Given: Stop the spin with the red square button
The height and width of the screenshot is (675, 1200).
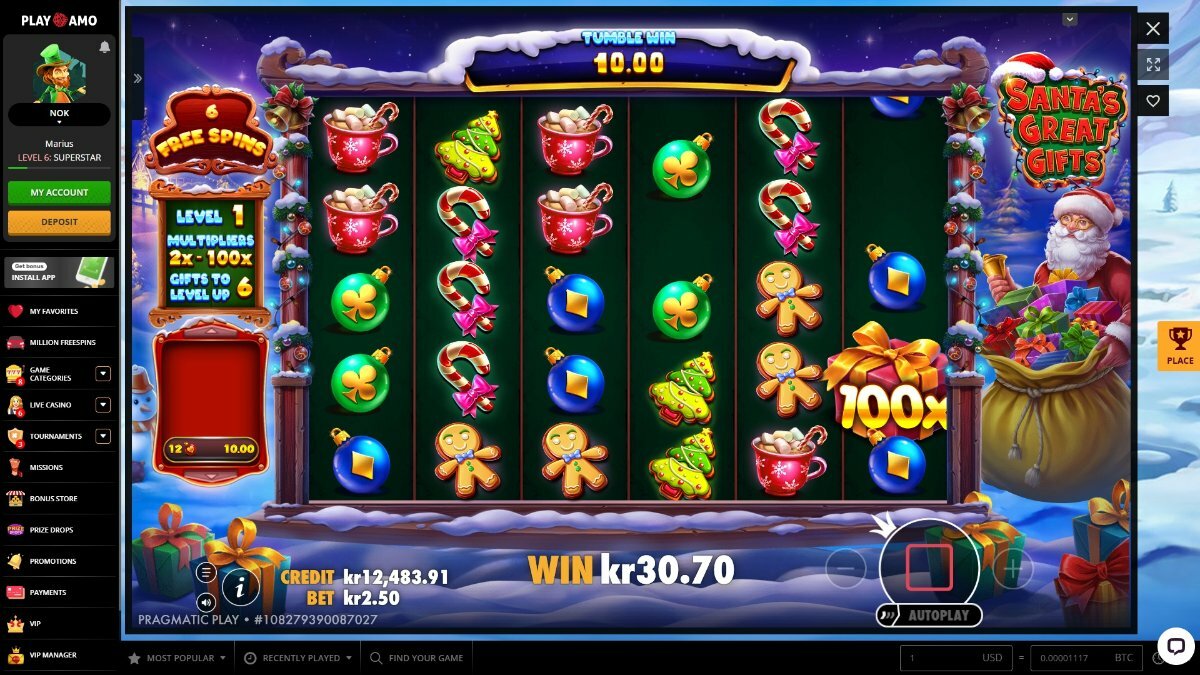Looking at the screenshot, I should tap(929, 567).
